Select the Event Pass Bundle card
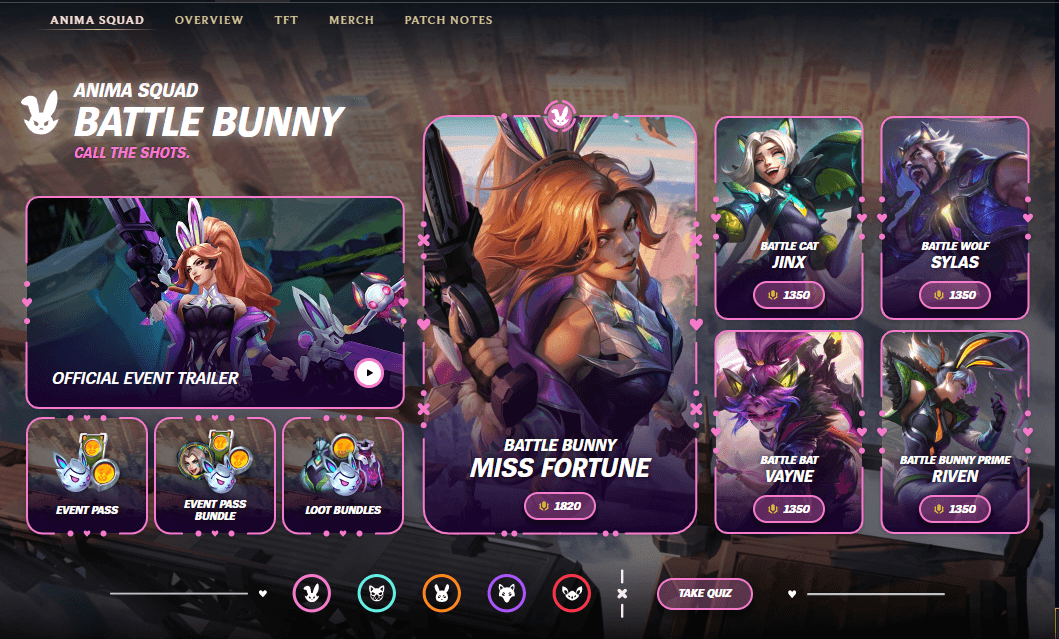 pyautogui.click(x=215, y=475)
